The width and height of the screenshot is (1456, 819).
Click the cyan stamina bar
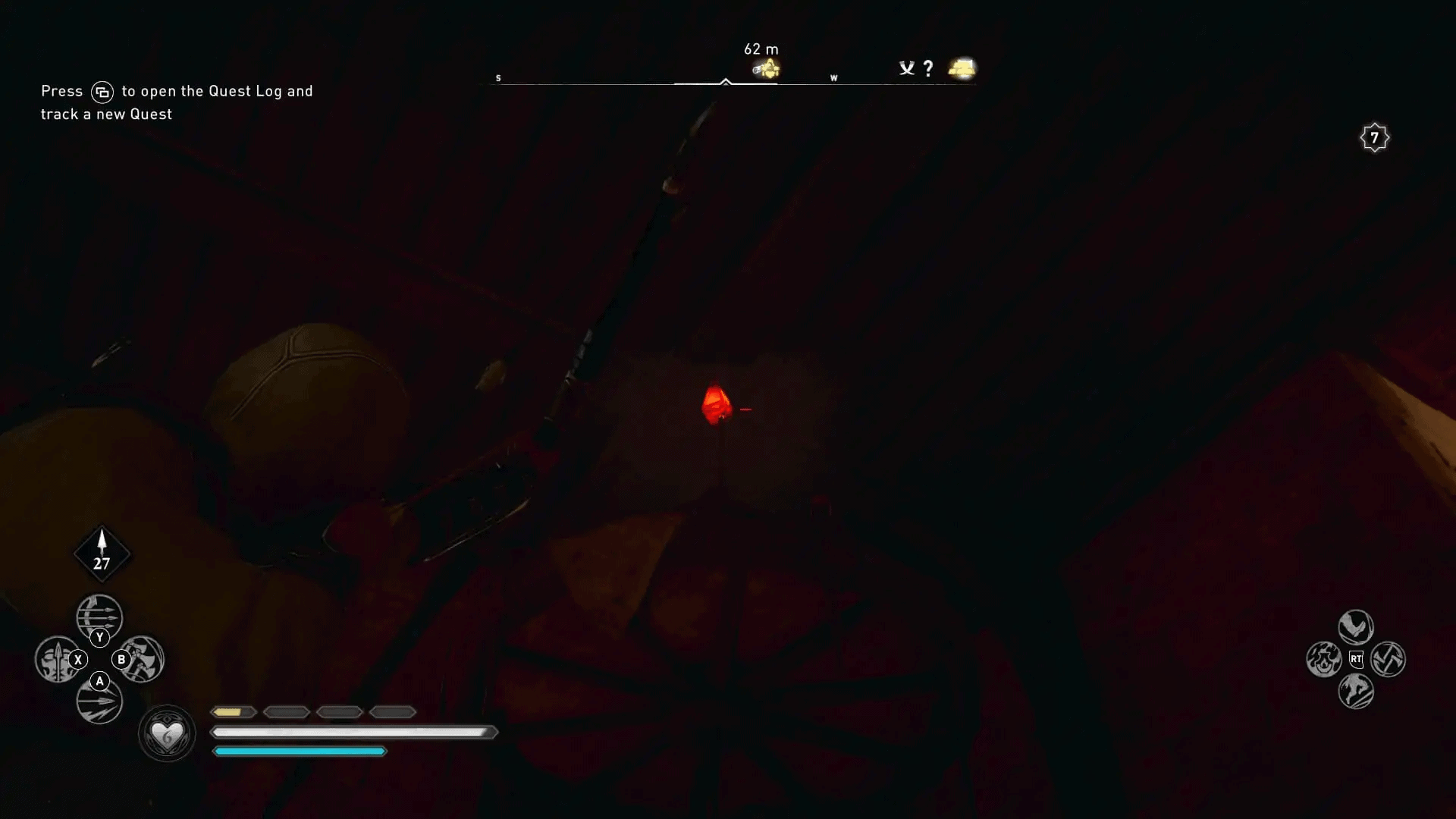tap(300, 751)
